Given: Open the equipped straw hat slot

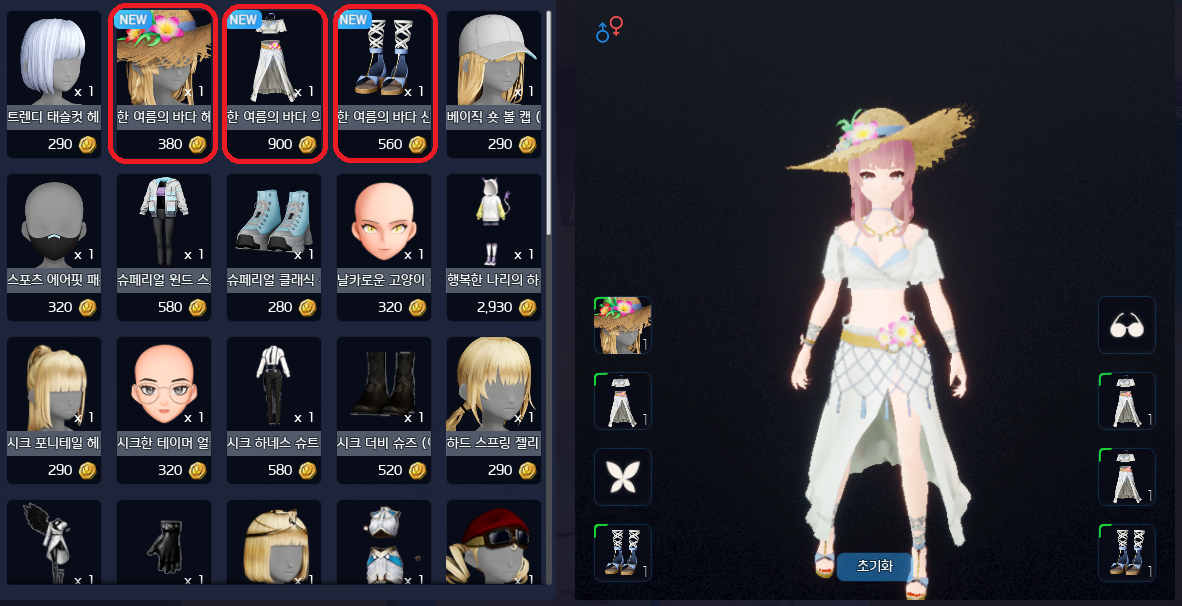Looking at the screenshot, I should tap(622, 325).
